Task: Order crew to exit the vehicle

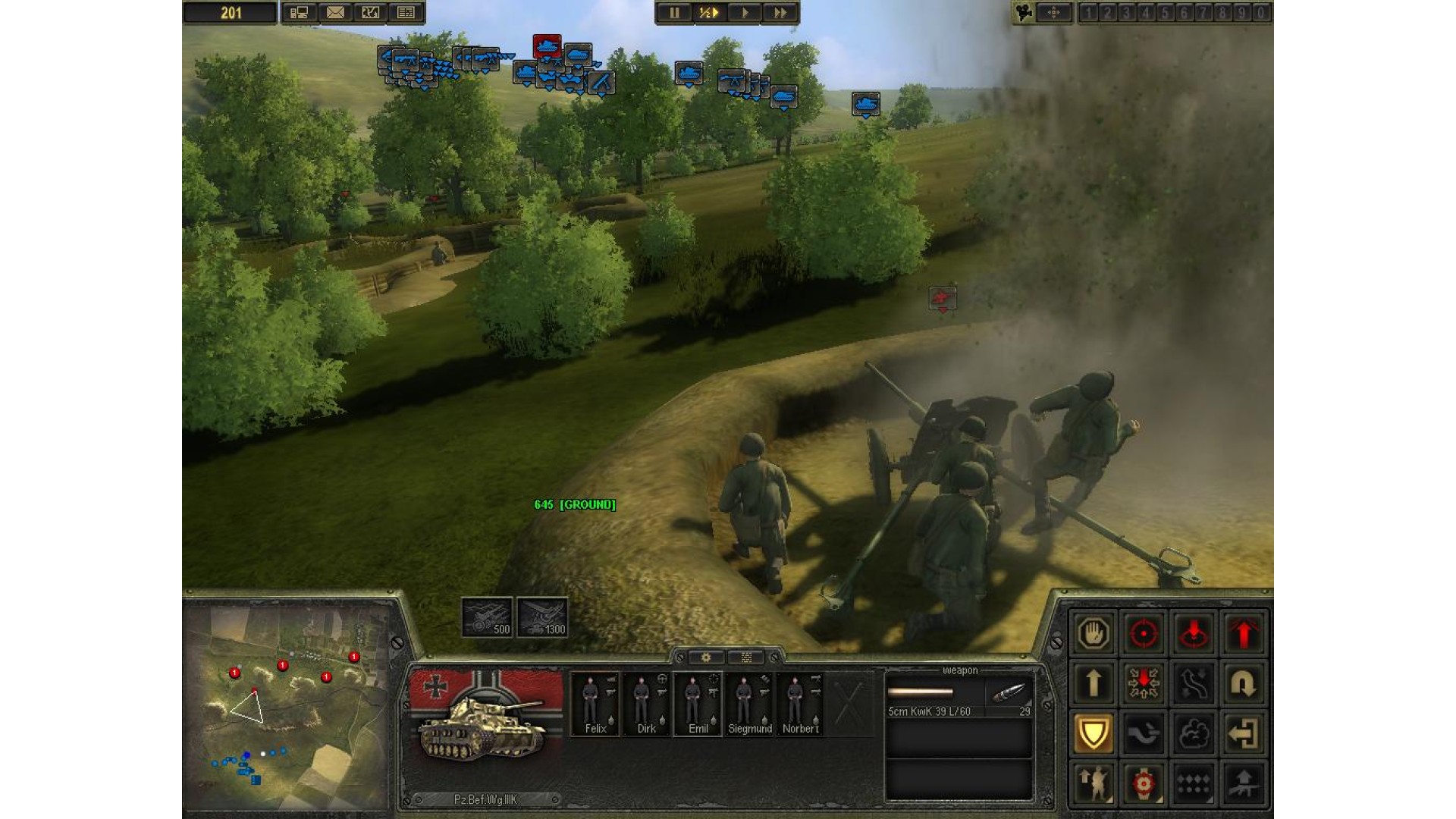Action: pyautogui.click(x=1243, y=733)
